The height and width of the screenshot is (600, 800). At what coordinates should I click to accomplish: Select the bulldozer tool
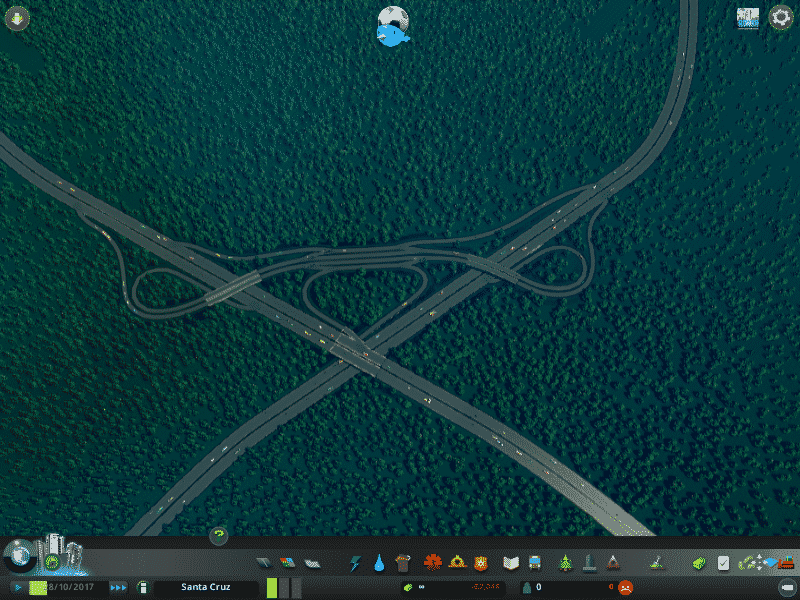tap(786, 563)
